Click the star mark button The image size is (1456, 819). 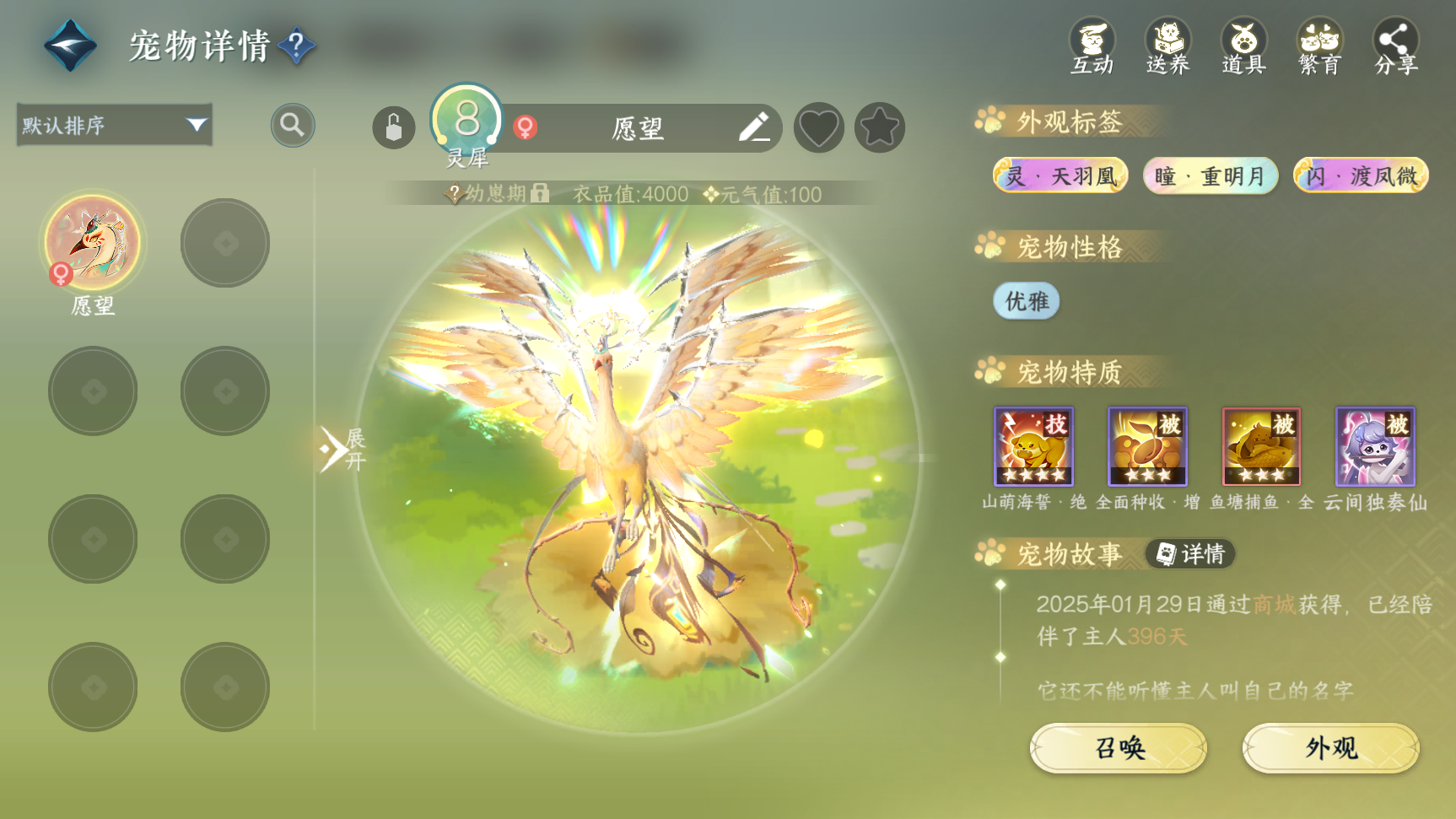click(x=879, y=128)
